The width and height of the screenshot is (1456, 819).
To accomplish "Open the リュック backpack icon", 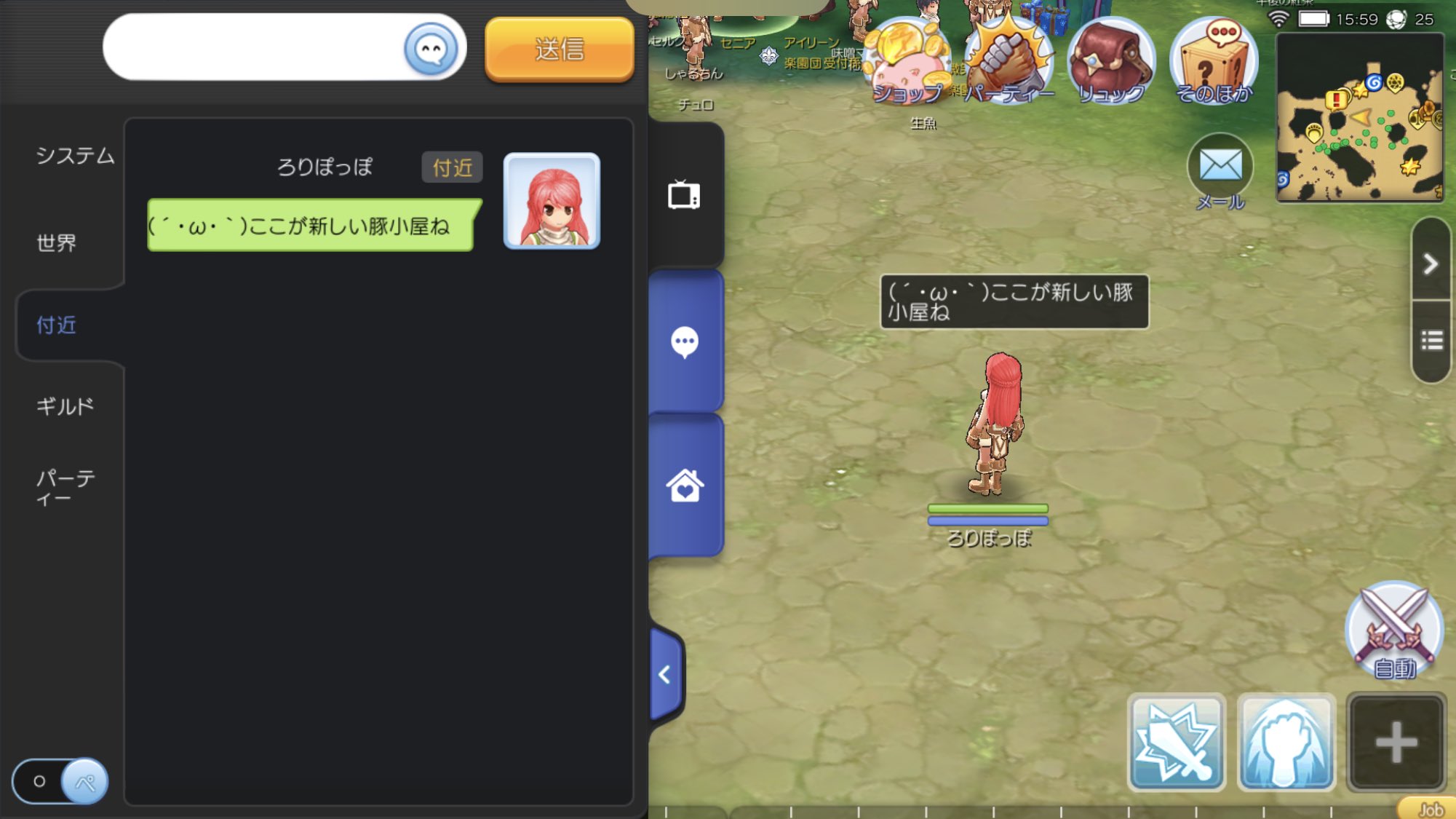I will (1112, 58).
